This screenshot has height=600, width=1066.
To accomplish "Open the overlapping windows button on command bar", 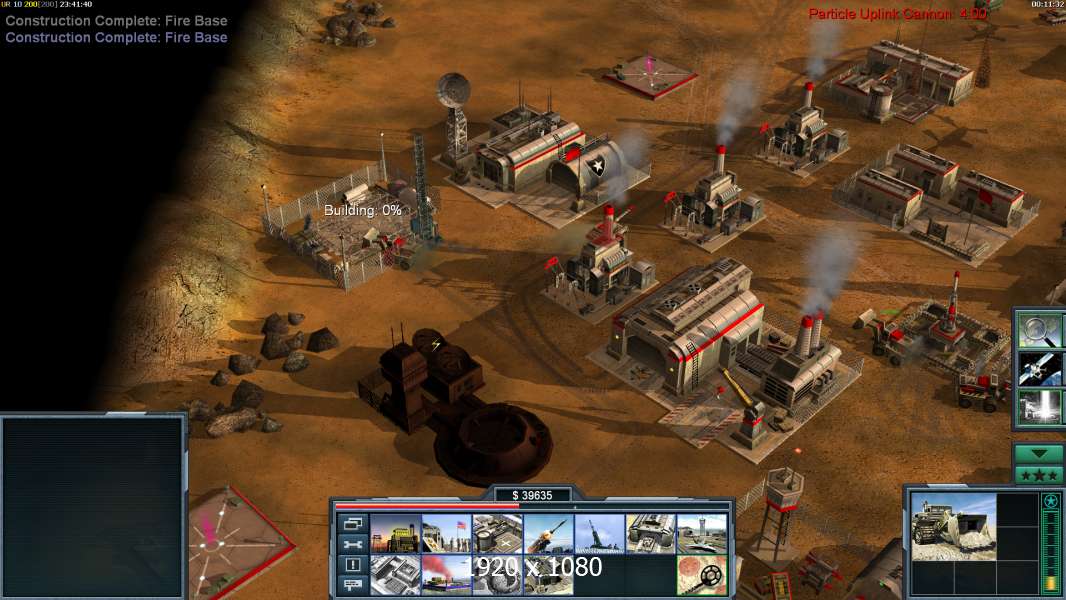I will pyautogui.click(x=352, y=523).
